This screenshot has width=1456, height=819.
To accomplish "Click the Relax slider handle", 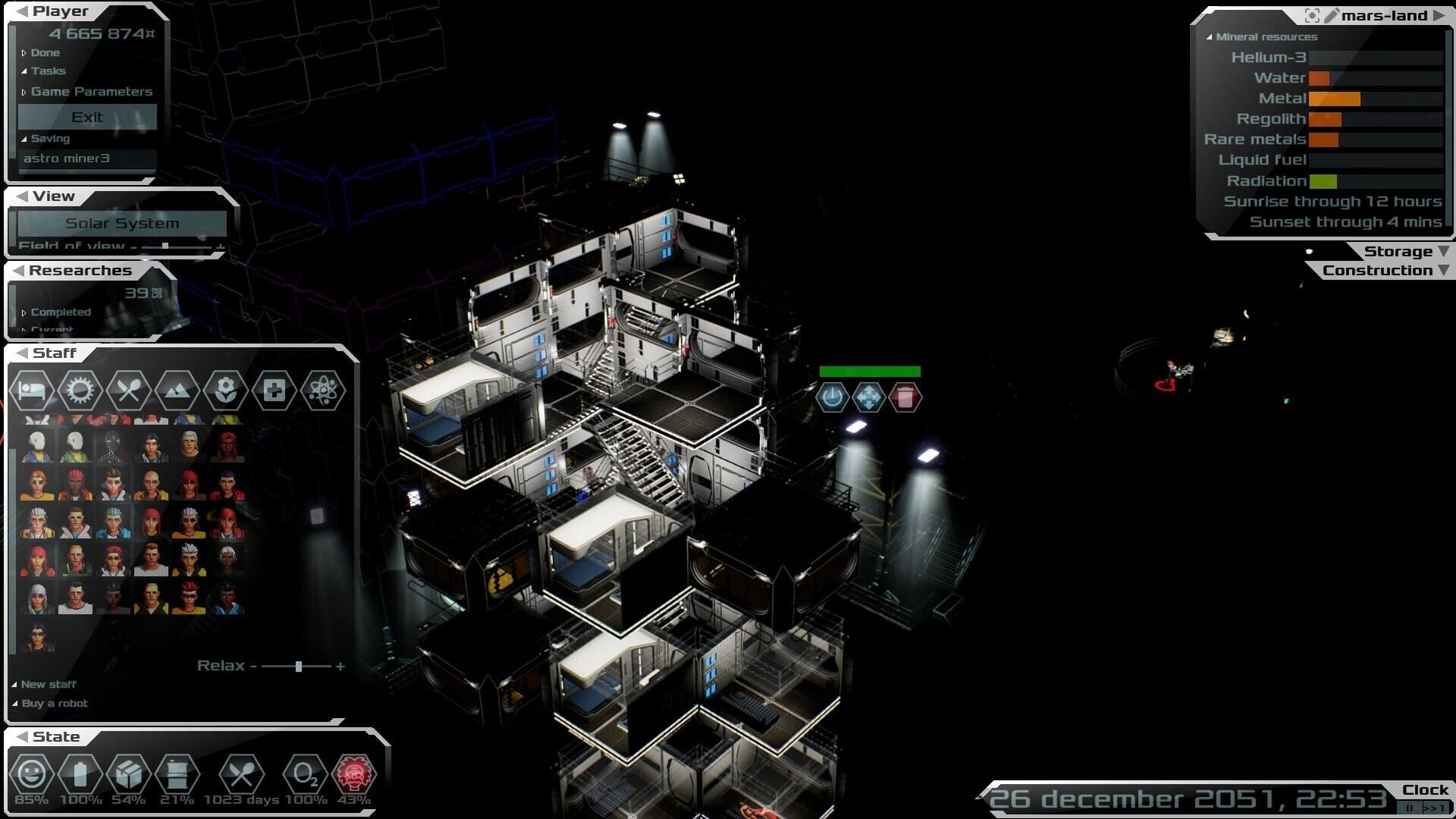I will [299, 666].
